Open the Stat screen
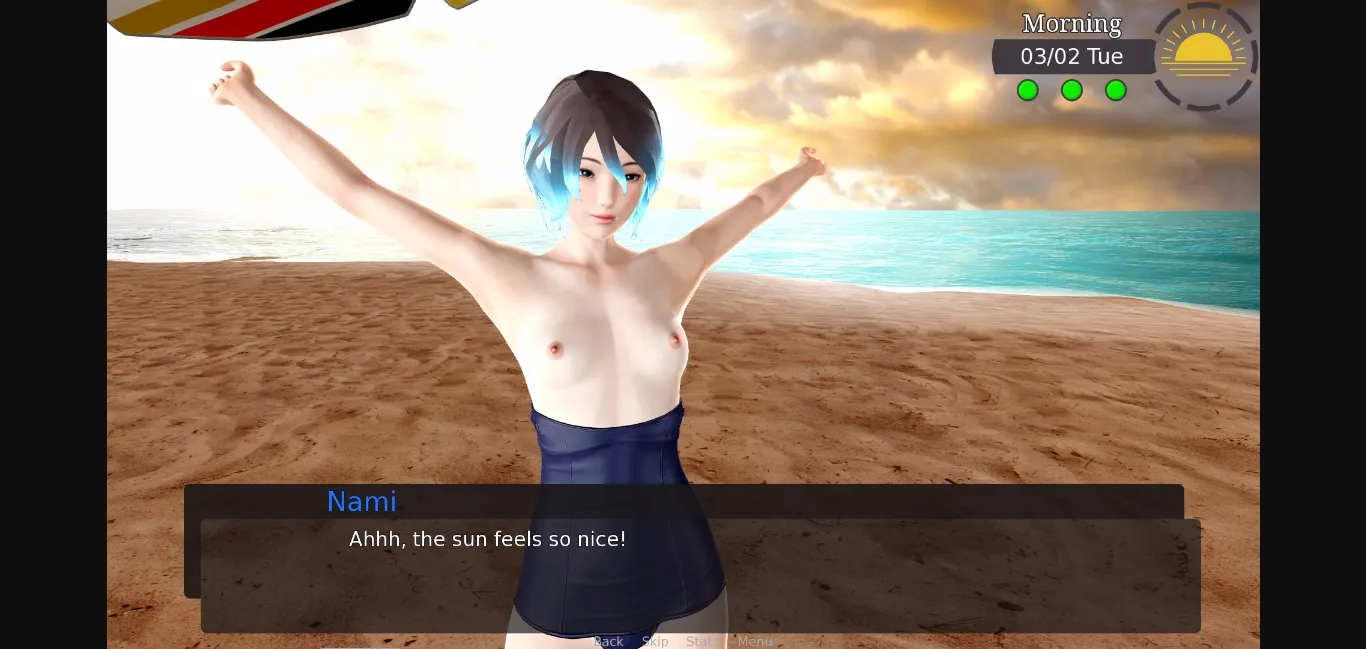The width and height of the screenshot is (1366, 649). point(700,641)
